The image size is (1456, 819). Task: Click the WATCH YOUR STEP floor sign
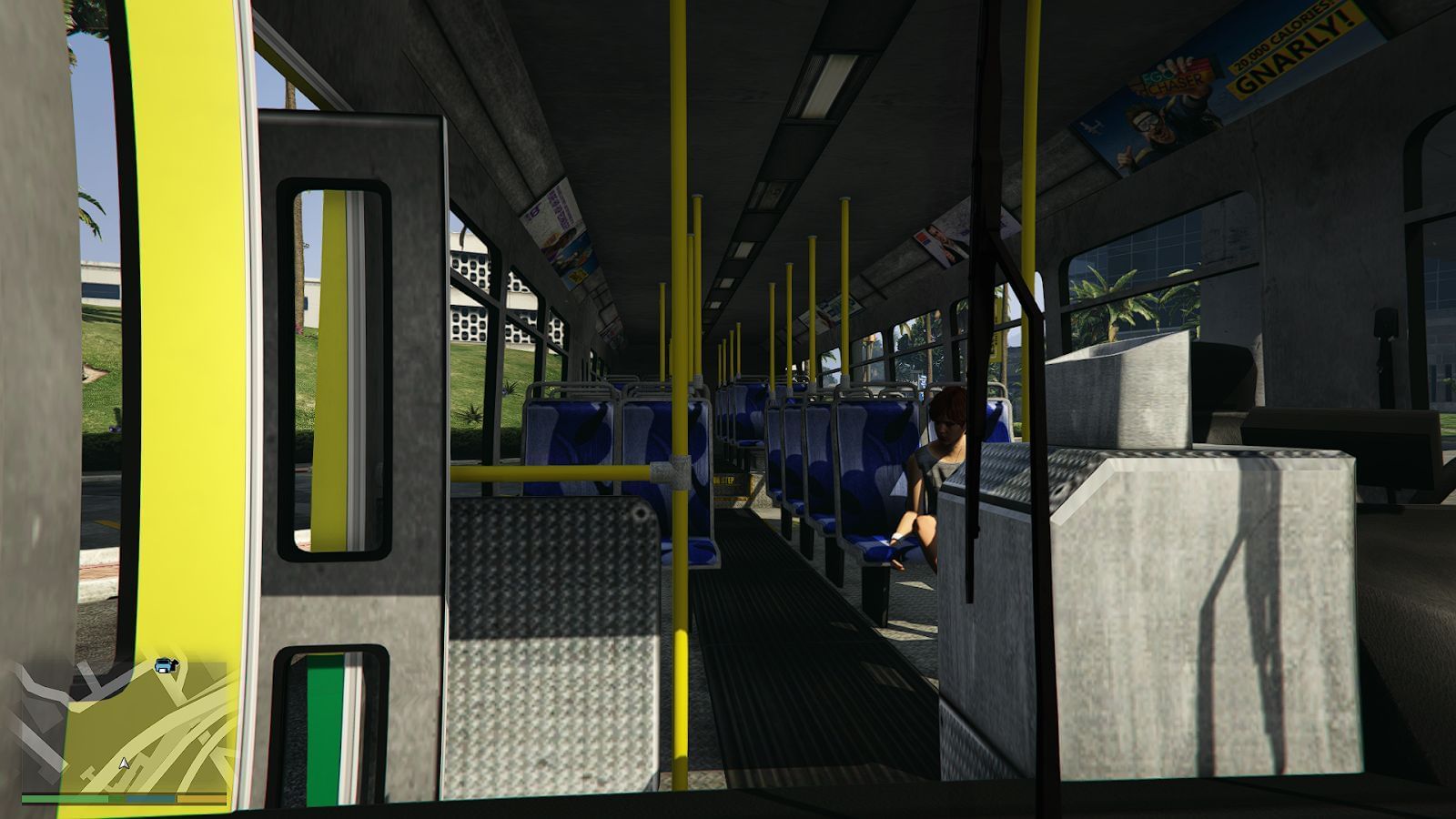[725, 481]
